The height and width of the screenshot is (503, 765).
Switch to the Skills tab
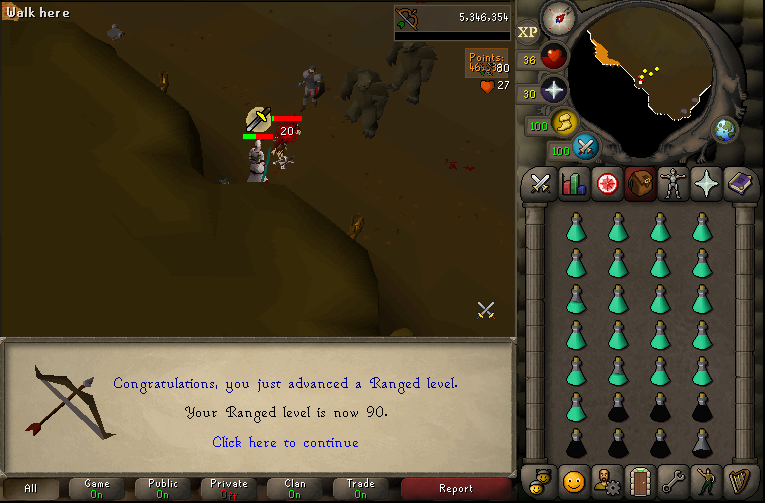click(573, 183)
